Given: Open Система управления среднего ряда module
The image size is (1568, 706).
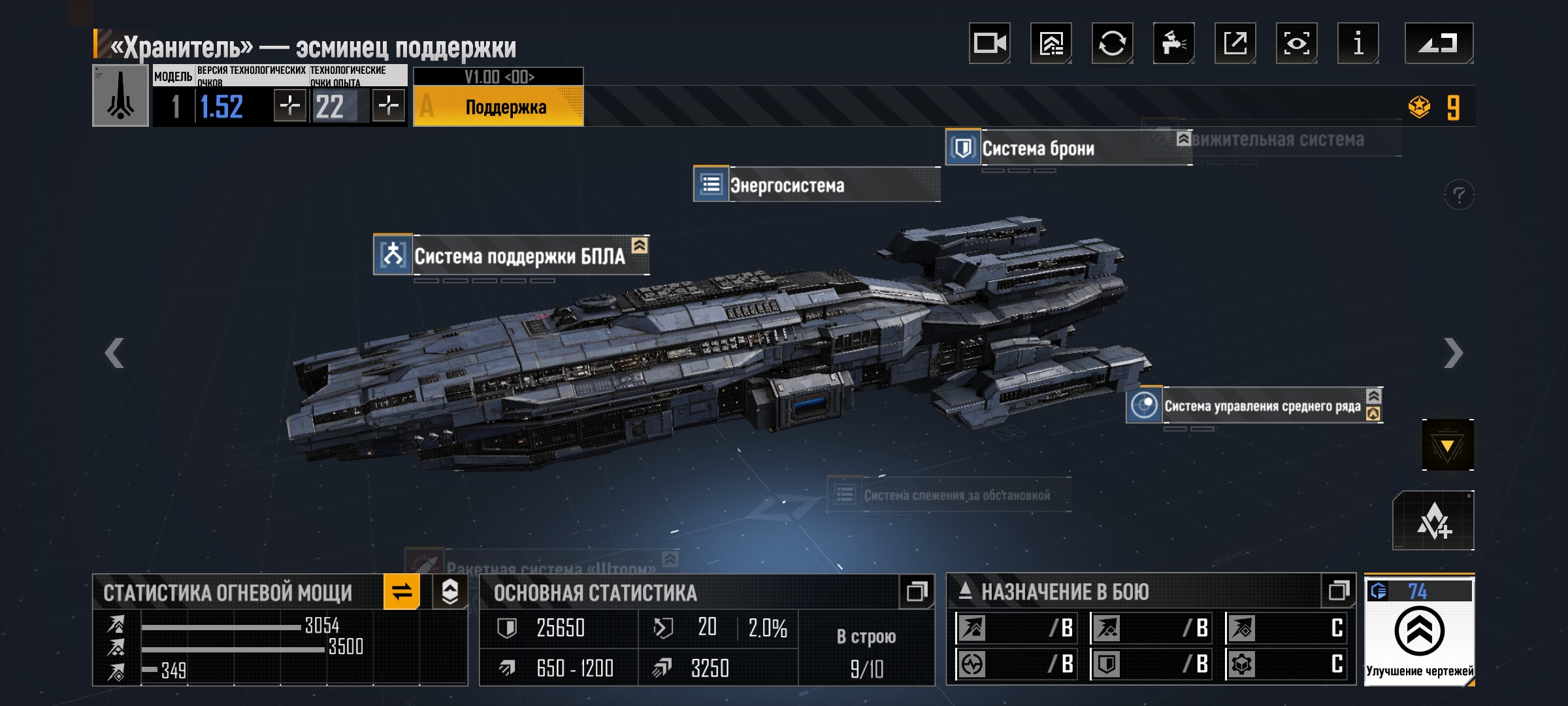Looking at the screenshot, I should 1262,406.
